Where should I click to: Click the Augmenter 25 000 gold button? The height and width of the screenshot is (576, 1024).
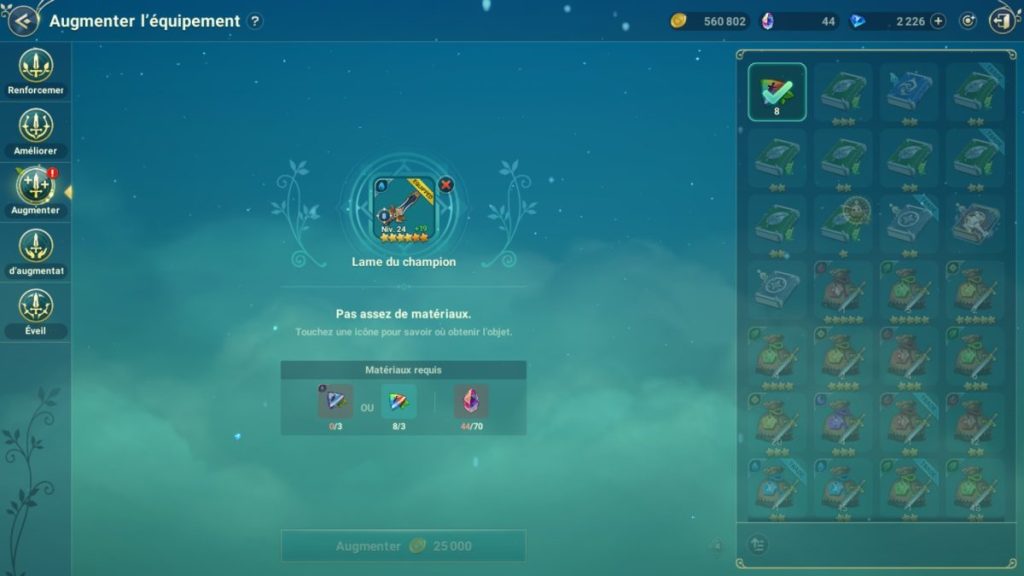403,546
